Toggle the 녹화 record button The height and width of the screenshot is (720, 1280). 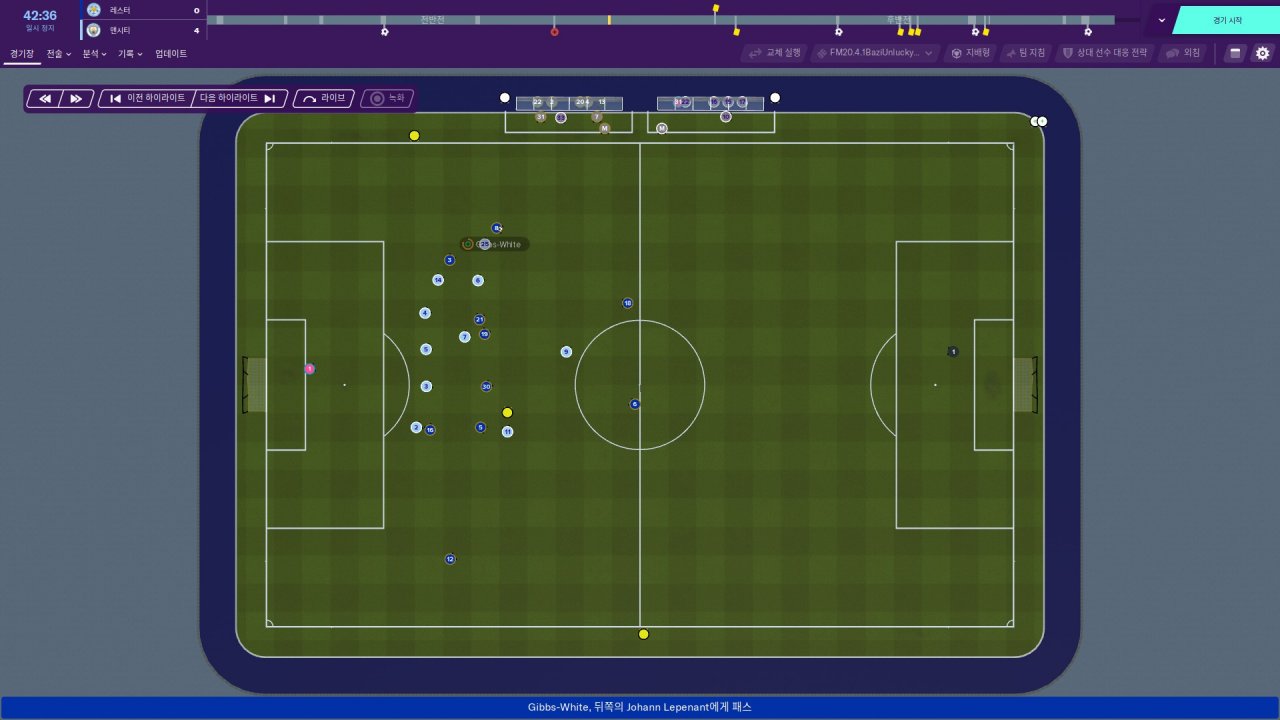click(x=388, y=99)
